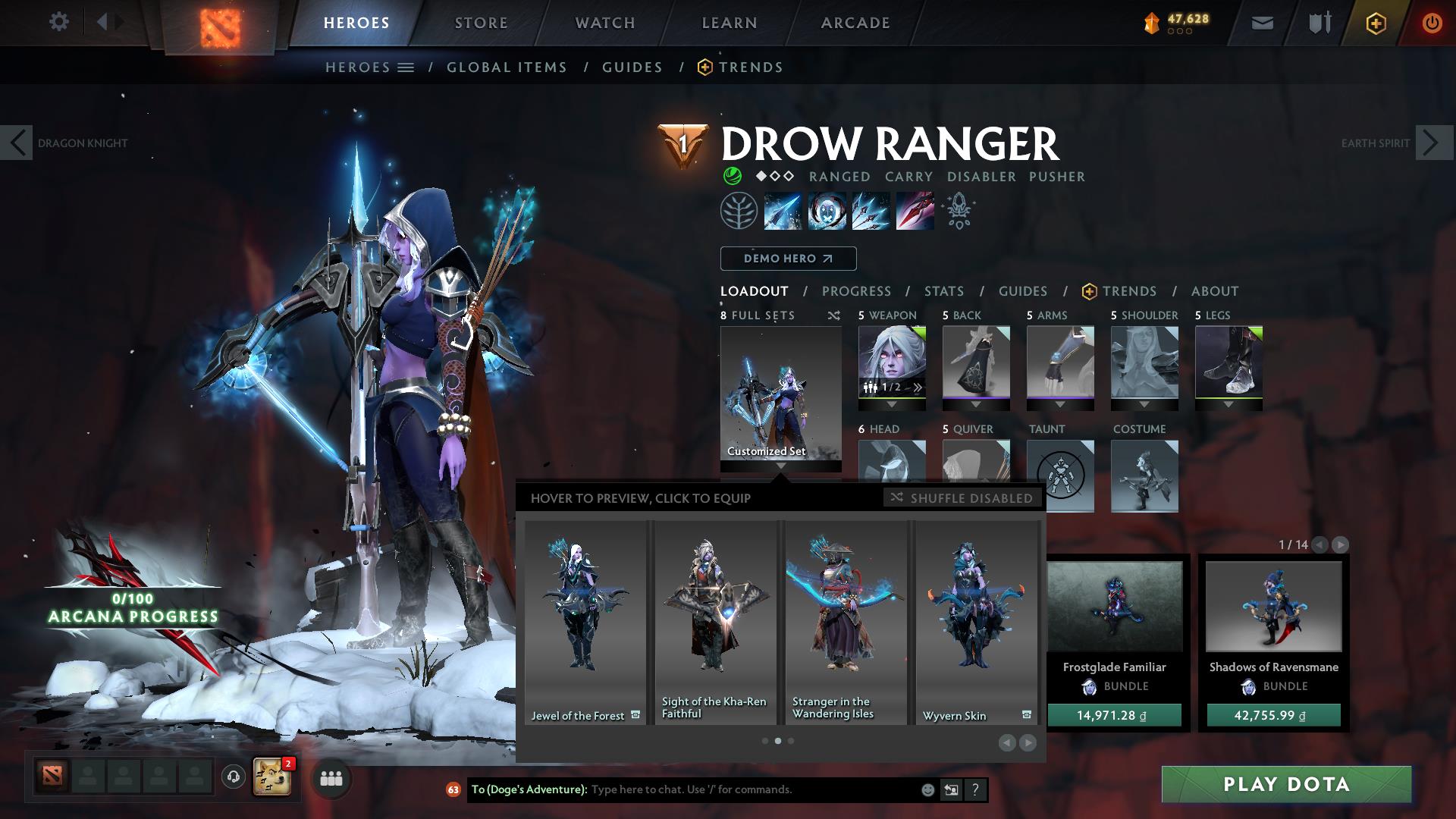The height and width of the screenshot is (819, 1456).
Task: Open the settings gear icon
Action: pos(59,21)
